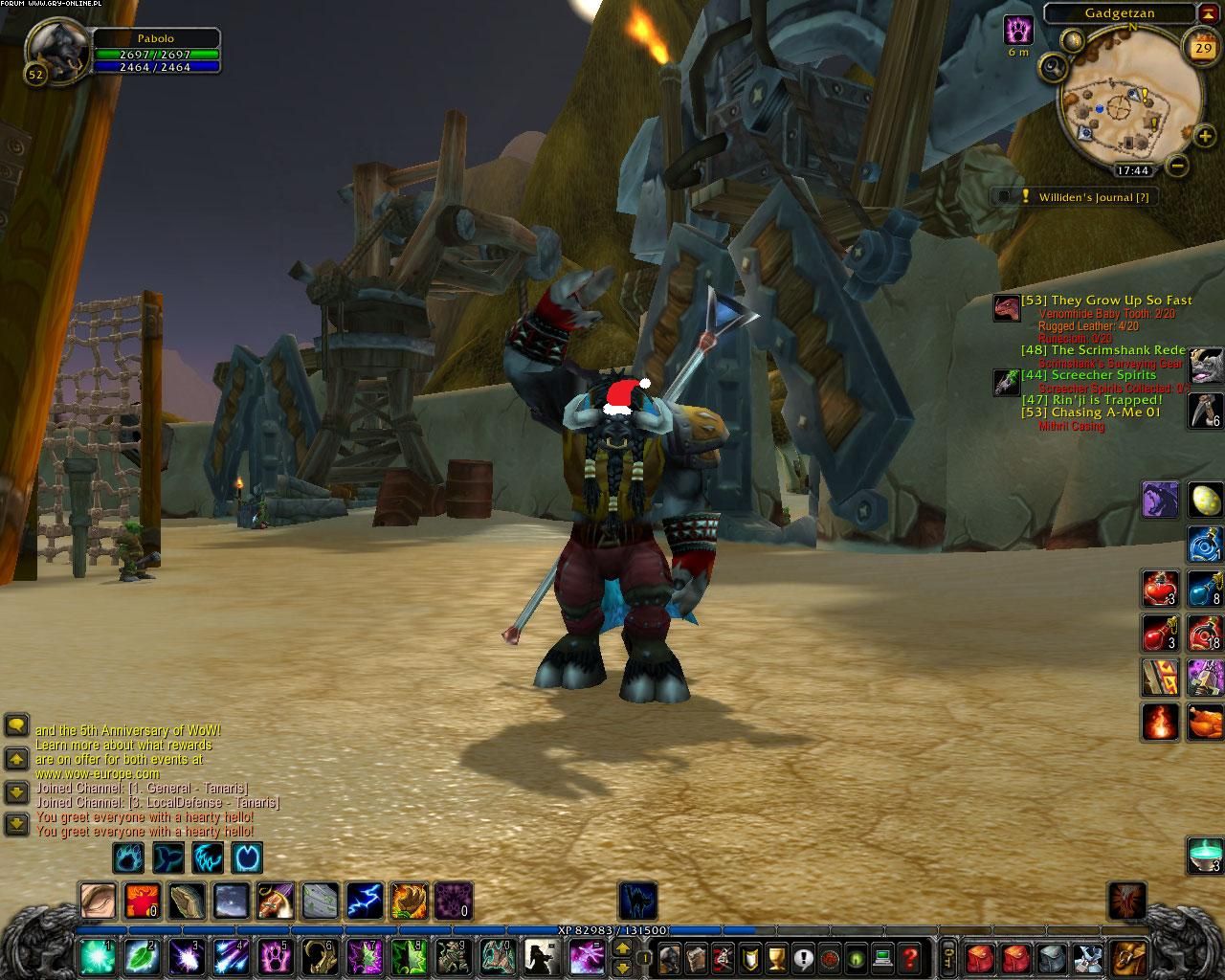Switch action bar page with the up arrow
This screenshot has height=980, width=1225.
tap(622, 947)
